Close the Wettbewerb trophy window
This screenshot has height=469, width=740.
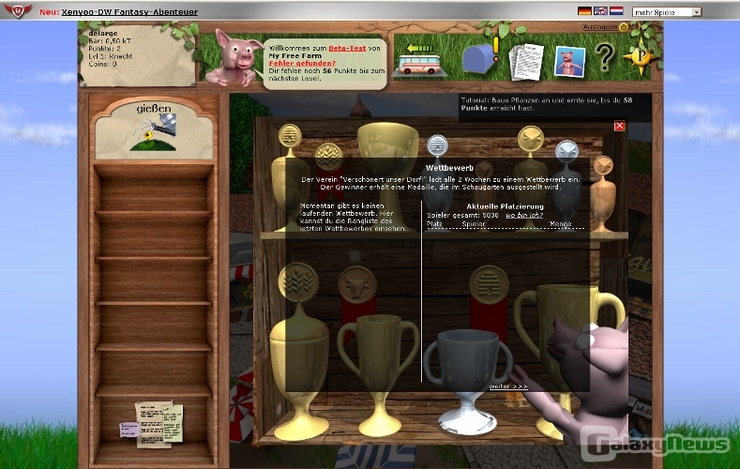tap(619, 126)
